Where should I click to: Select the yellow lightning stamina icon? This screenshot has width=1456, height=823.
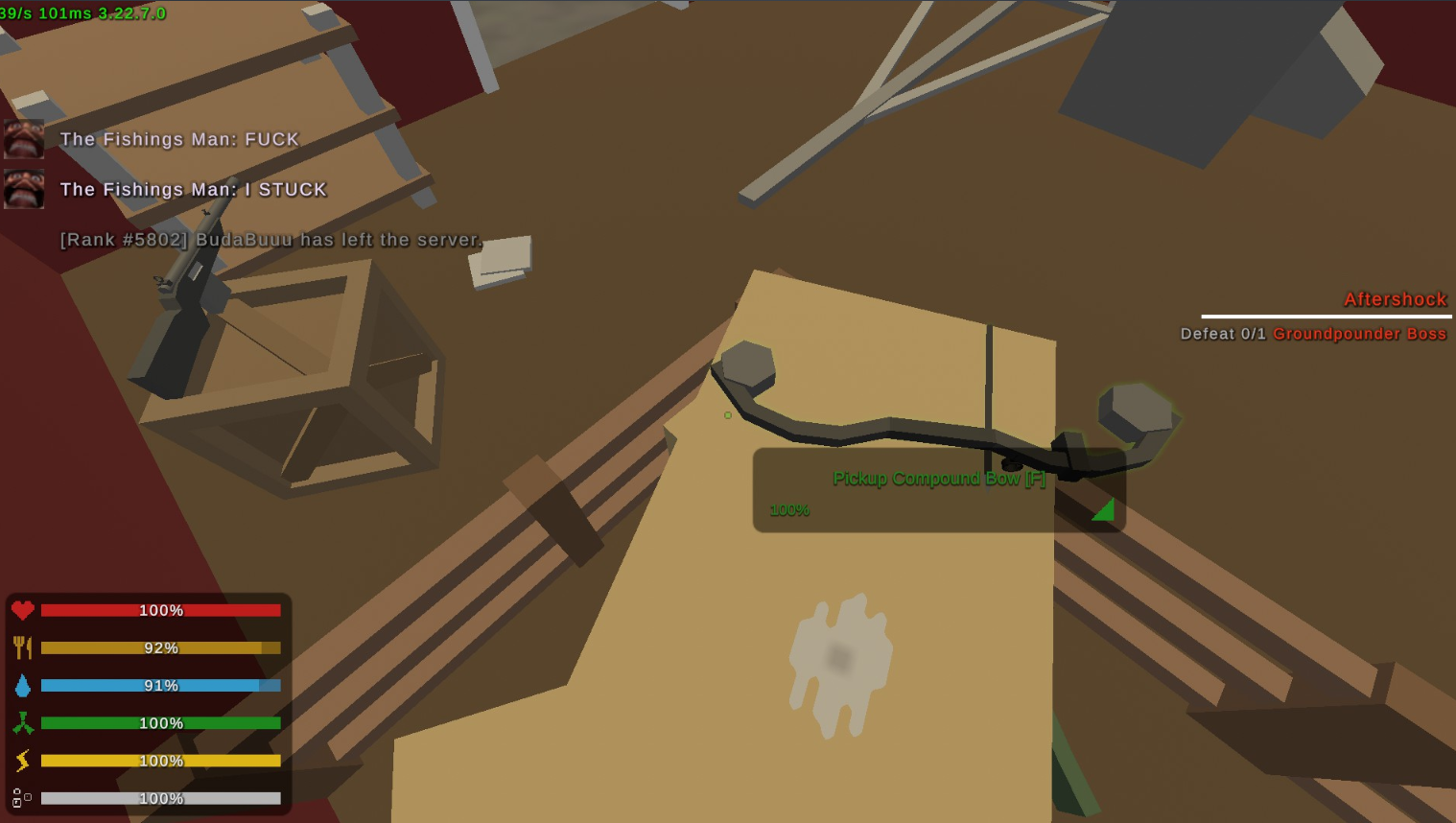click(22, 760)
